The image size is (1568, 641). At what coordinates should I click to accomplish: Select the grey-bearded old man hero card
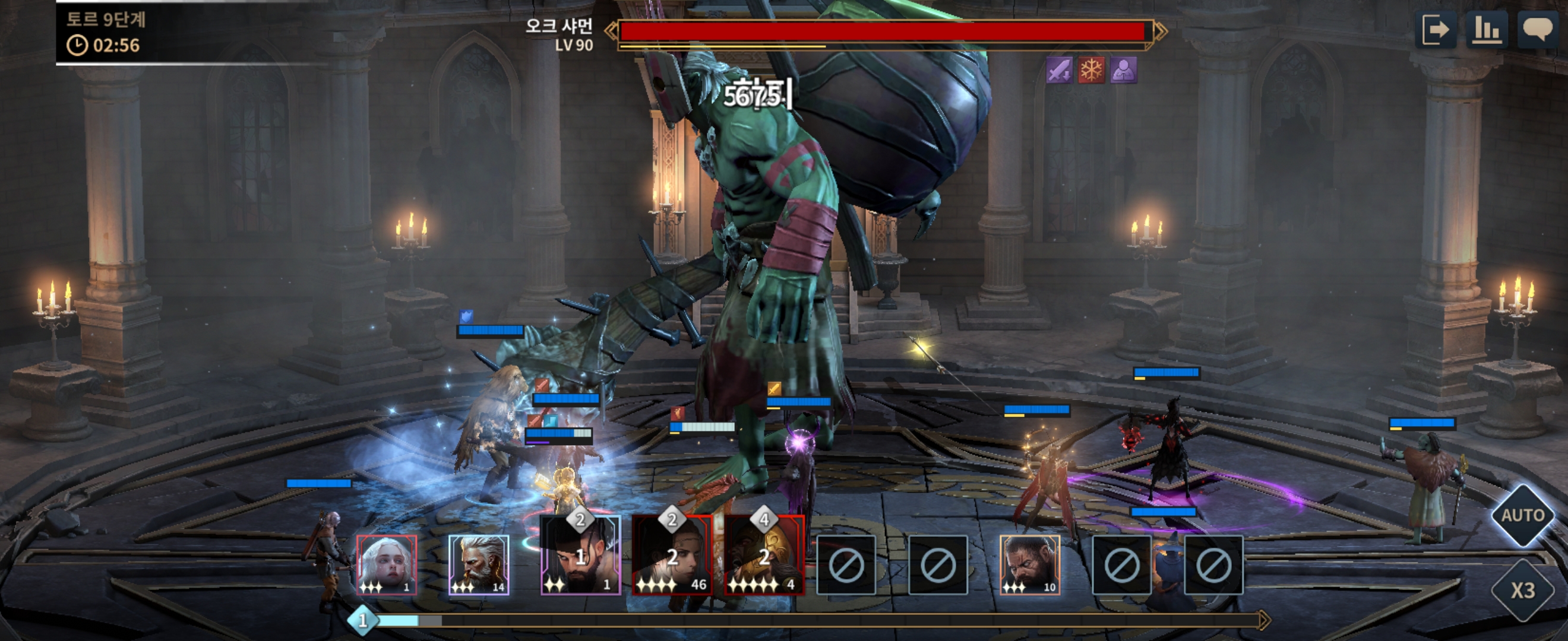[479, 564]
